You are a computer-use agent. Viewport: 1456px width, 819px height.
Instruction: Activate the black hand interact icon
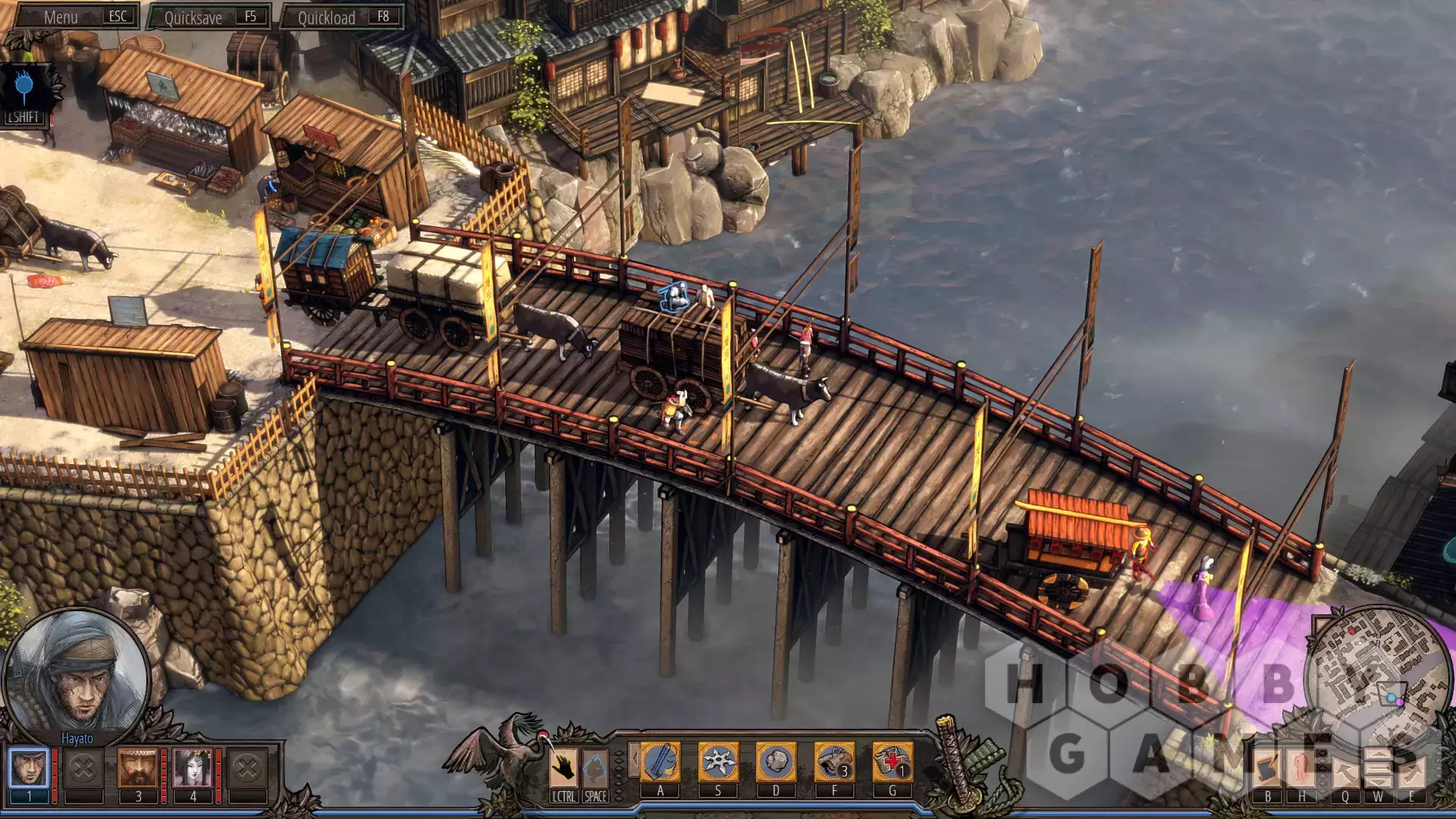[x=563, y=769]
